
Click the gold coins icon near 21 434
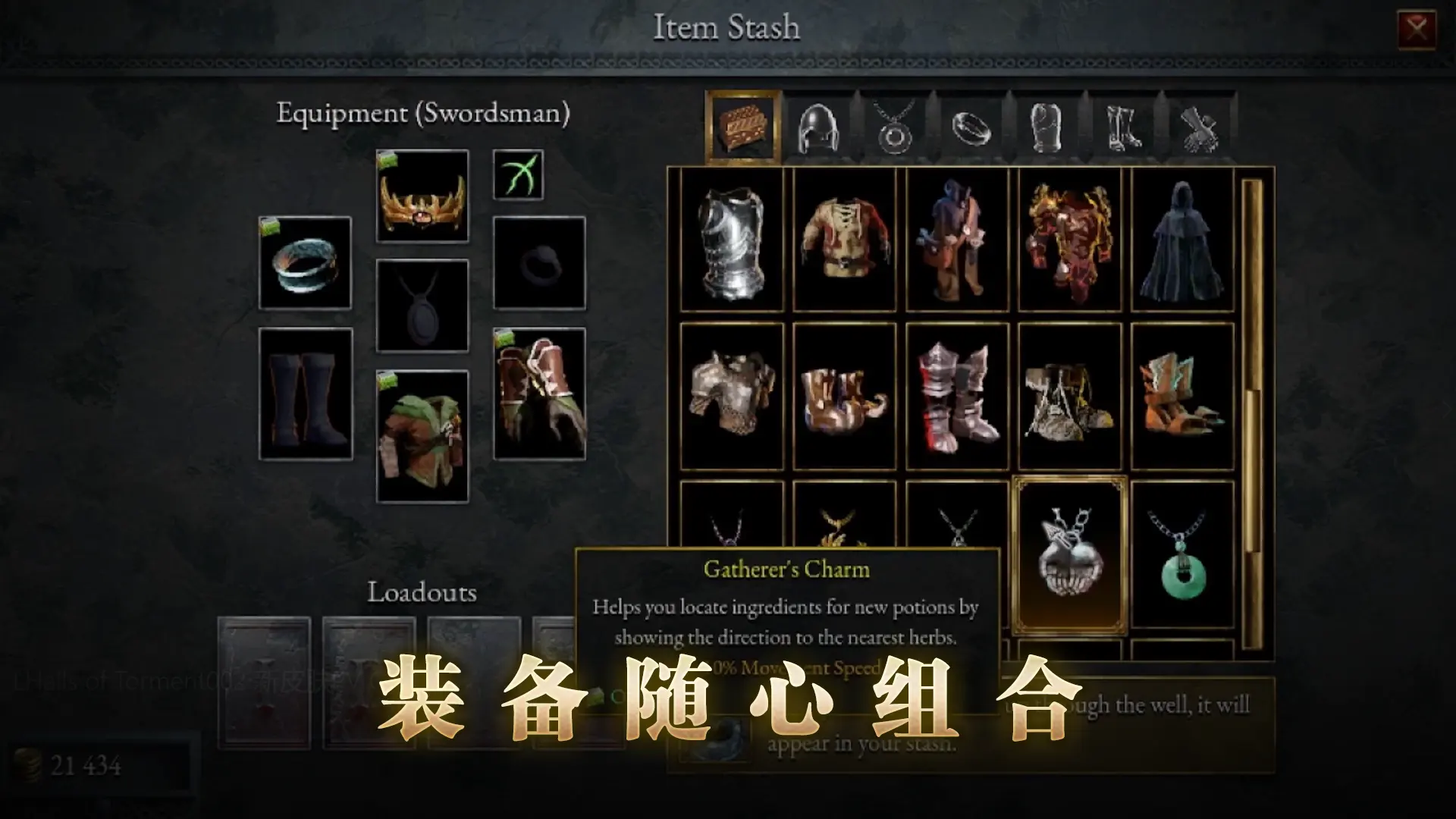[28, 764]
